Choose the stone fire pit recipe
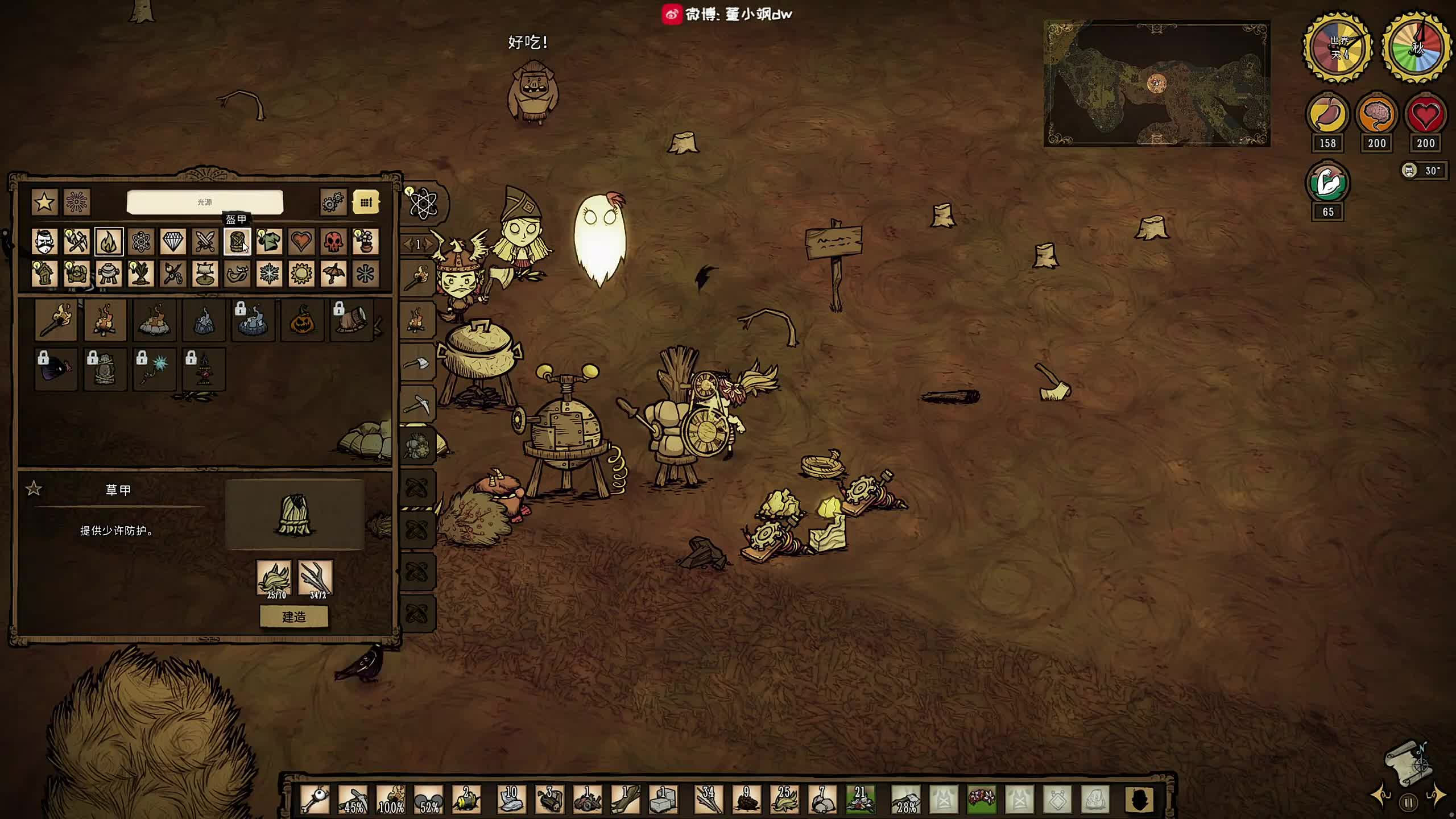 [154, 320]
